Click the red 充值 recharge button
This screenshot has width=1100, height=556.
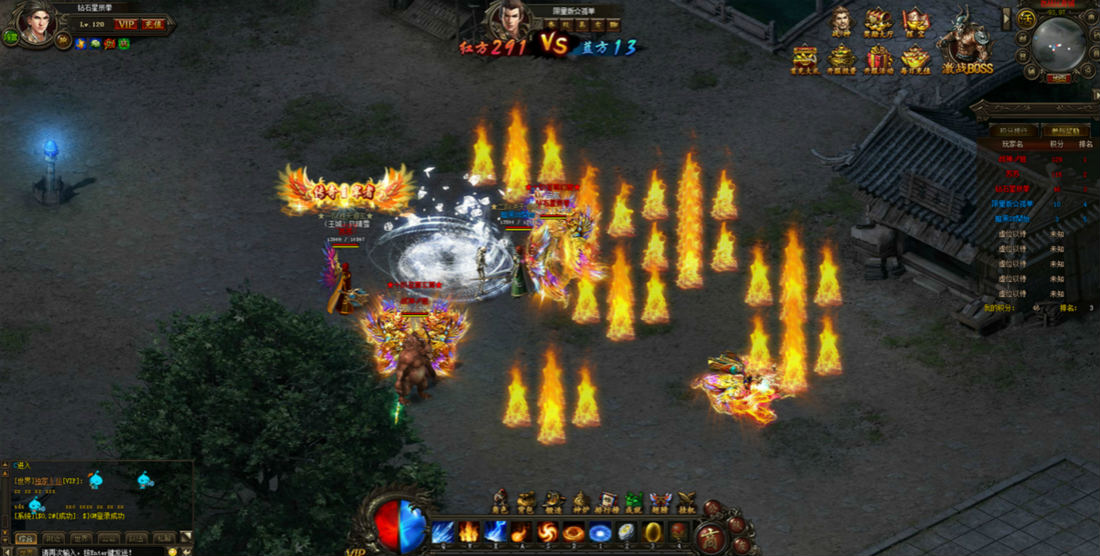[153, 23]
